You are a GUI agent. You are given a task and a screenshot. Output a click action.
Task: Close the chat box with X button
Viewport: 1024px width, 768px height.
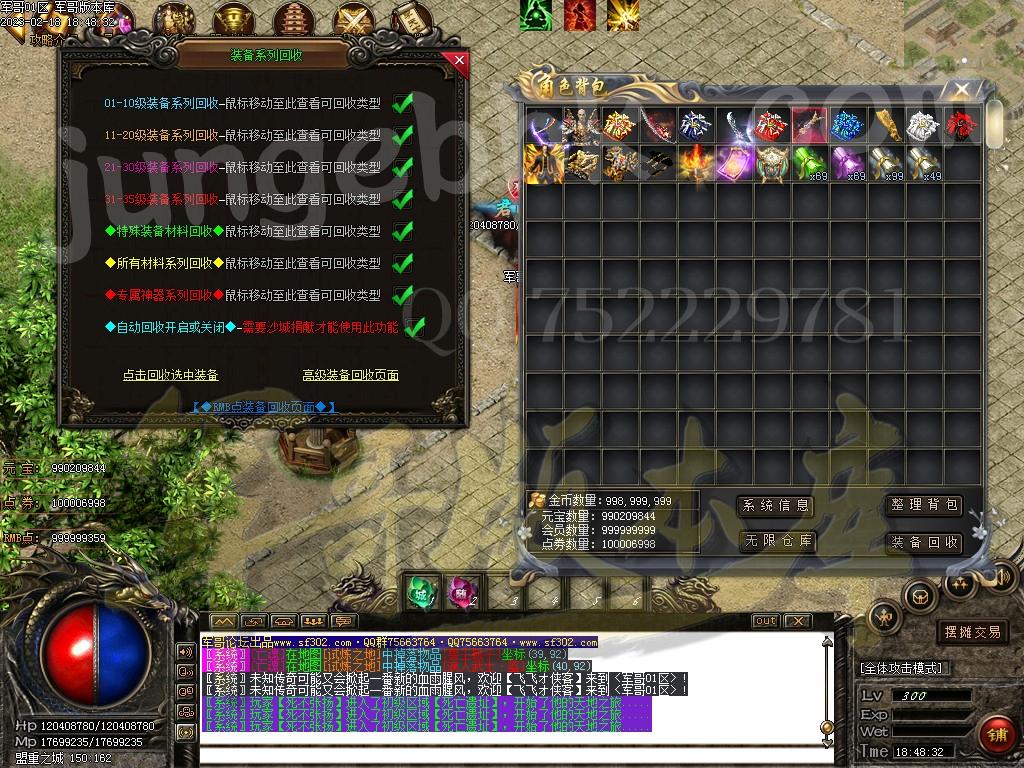tap(798, 621)
